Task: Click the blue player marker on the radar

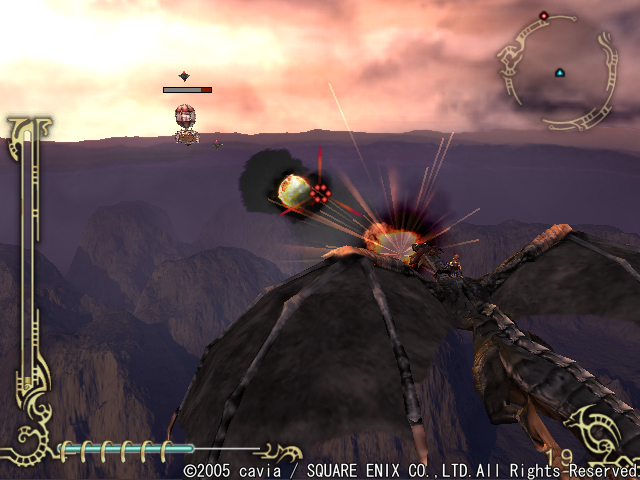Action: click(x=559, y=72)
